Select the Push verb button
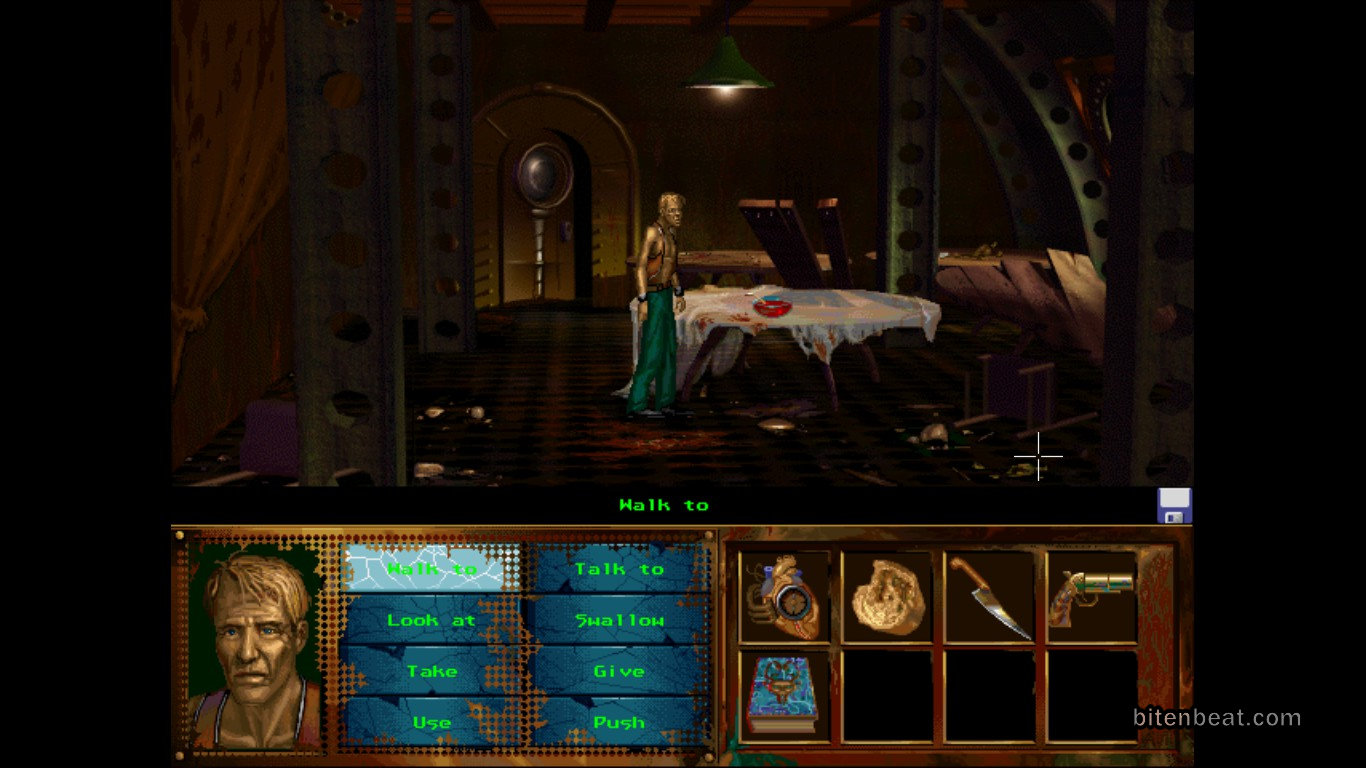 (618, 722)
